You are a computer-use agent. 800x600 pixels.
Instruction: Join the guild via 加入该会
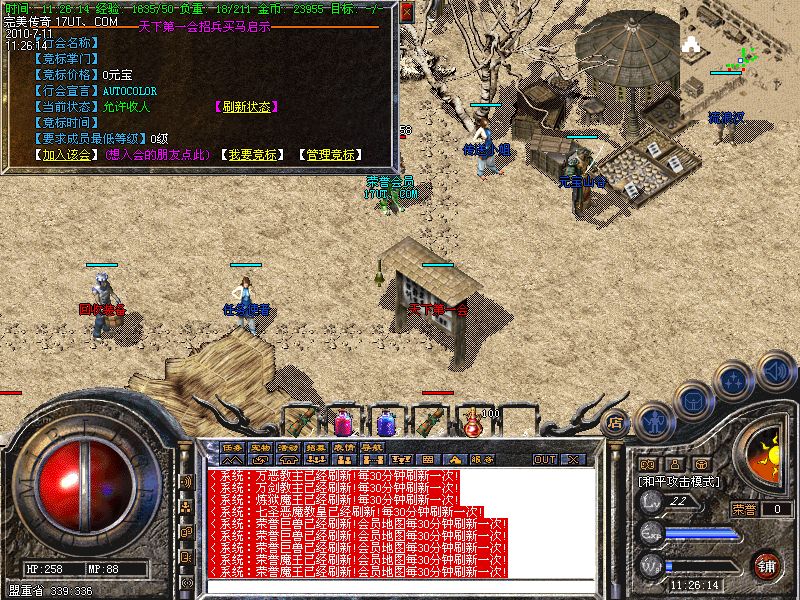(x=64, y=155)
